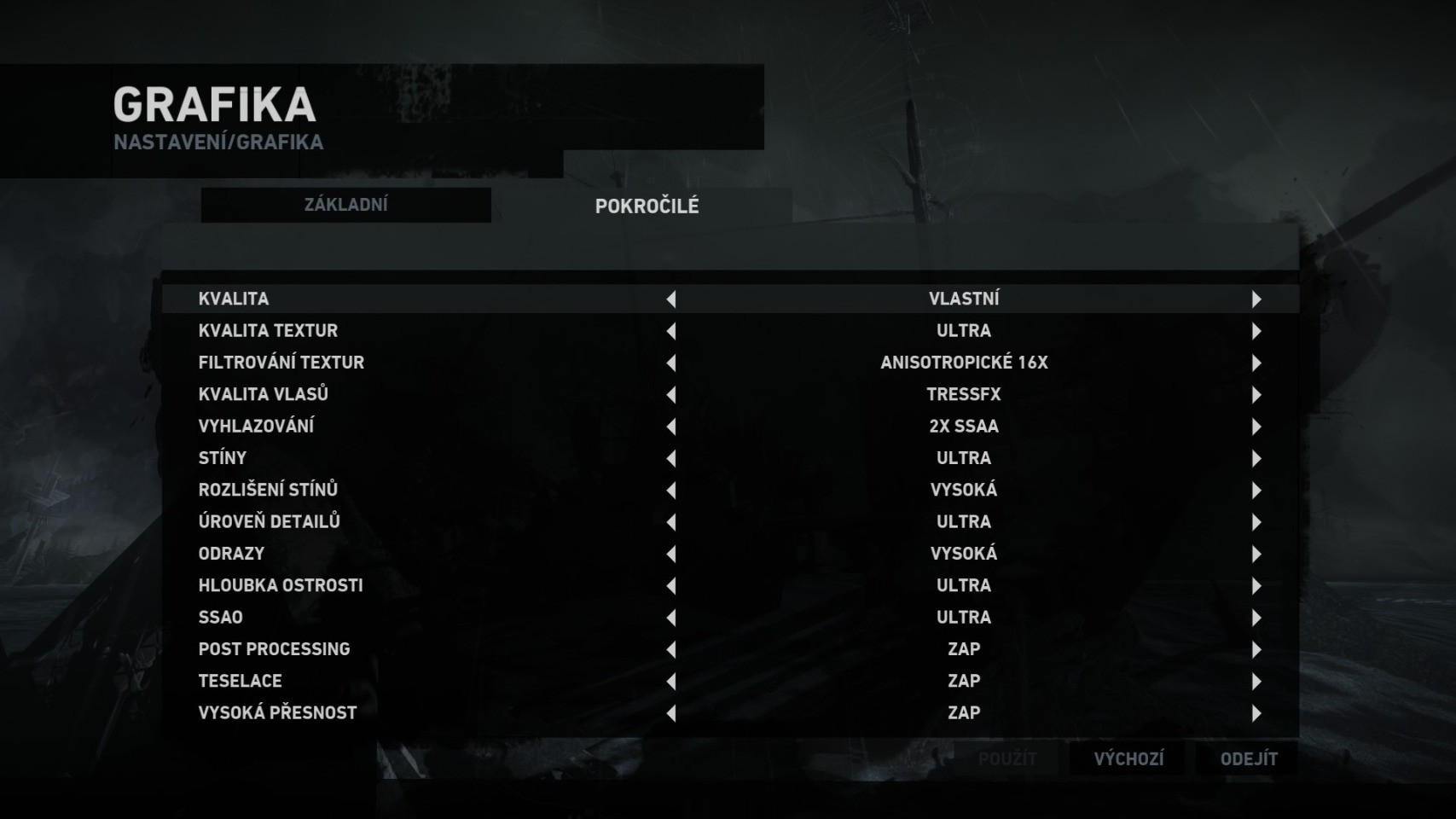Lower Hloubka ostrosti with left arrow

coord(671,585)
